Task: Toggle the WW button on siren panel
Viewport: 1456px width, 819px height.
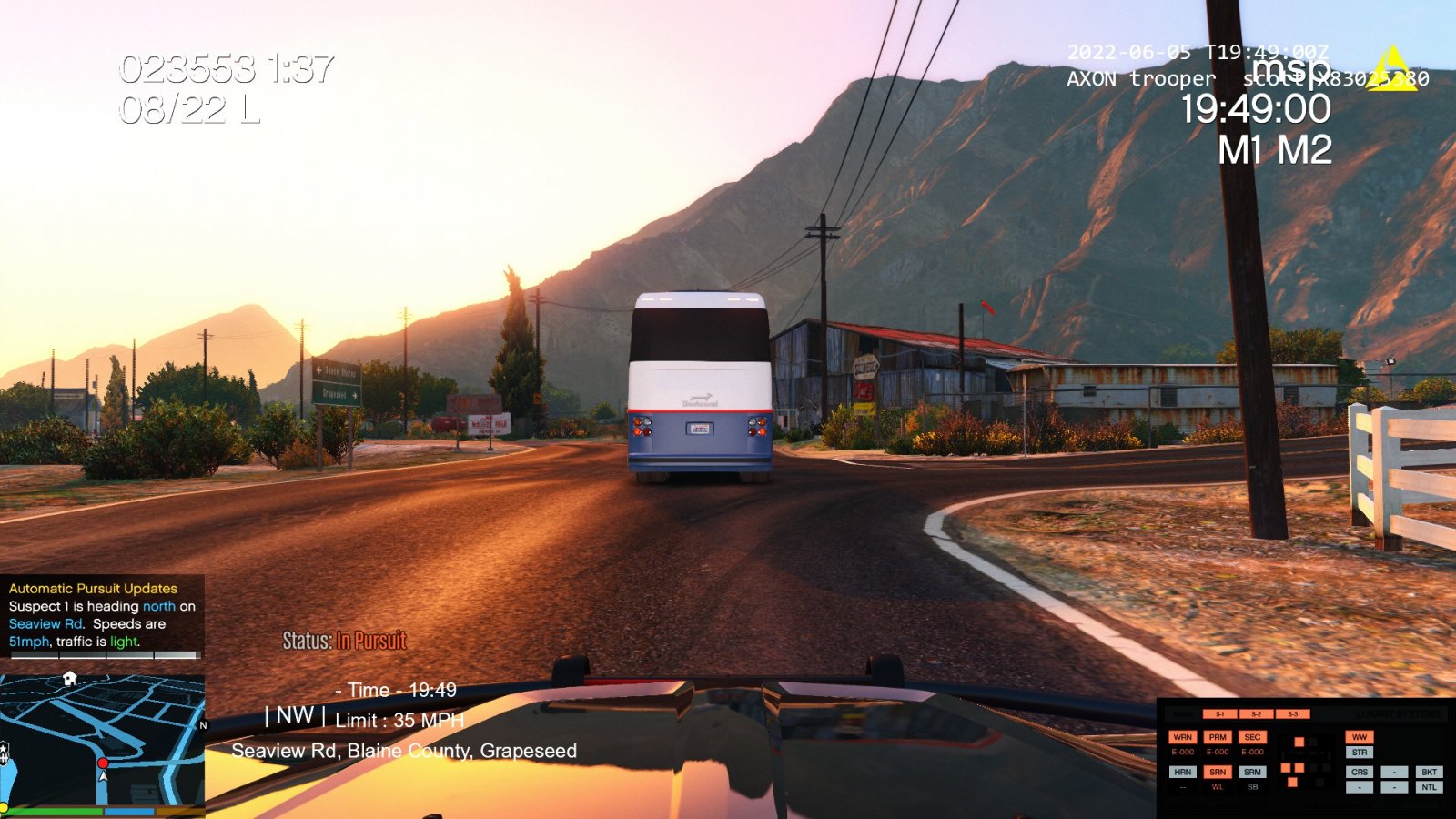Action: (1360, 737)
